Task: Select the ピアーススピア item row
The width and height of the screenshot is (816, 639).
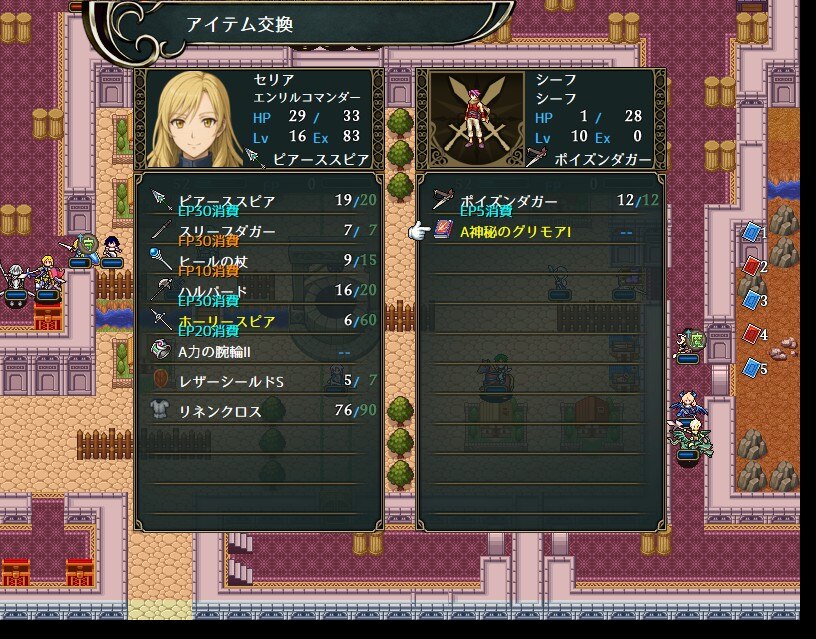Action: click(x=258, y=201)
